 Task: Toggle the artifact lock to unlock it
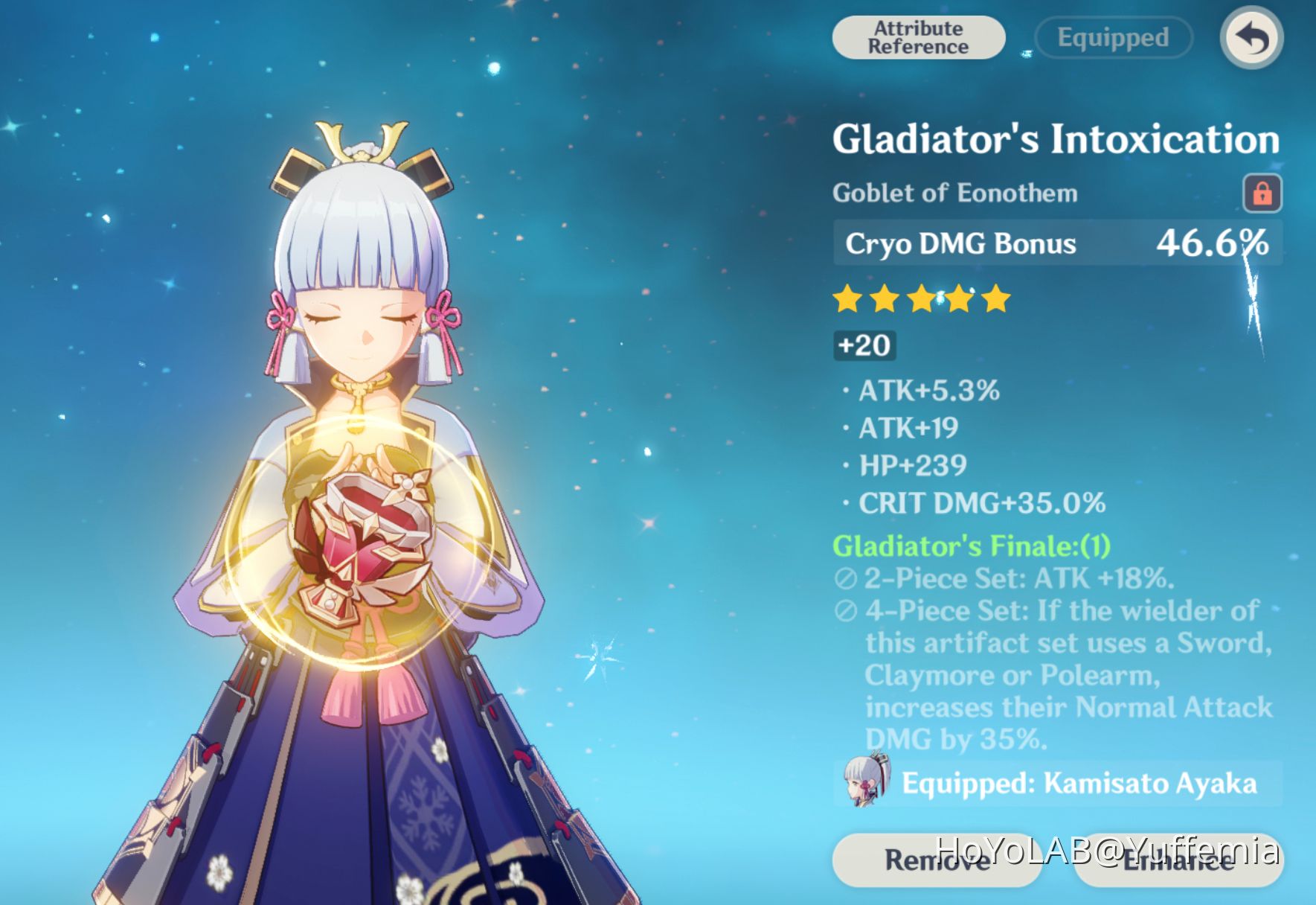[x=1261, y=192]
